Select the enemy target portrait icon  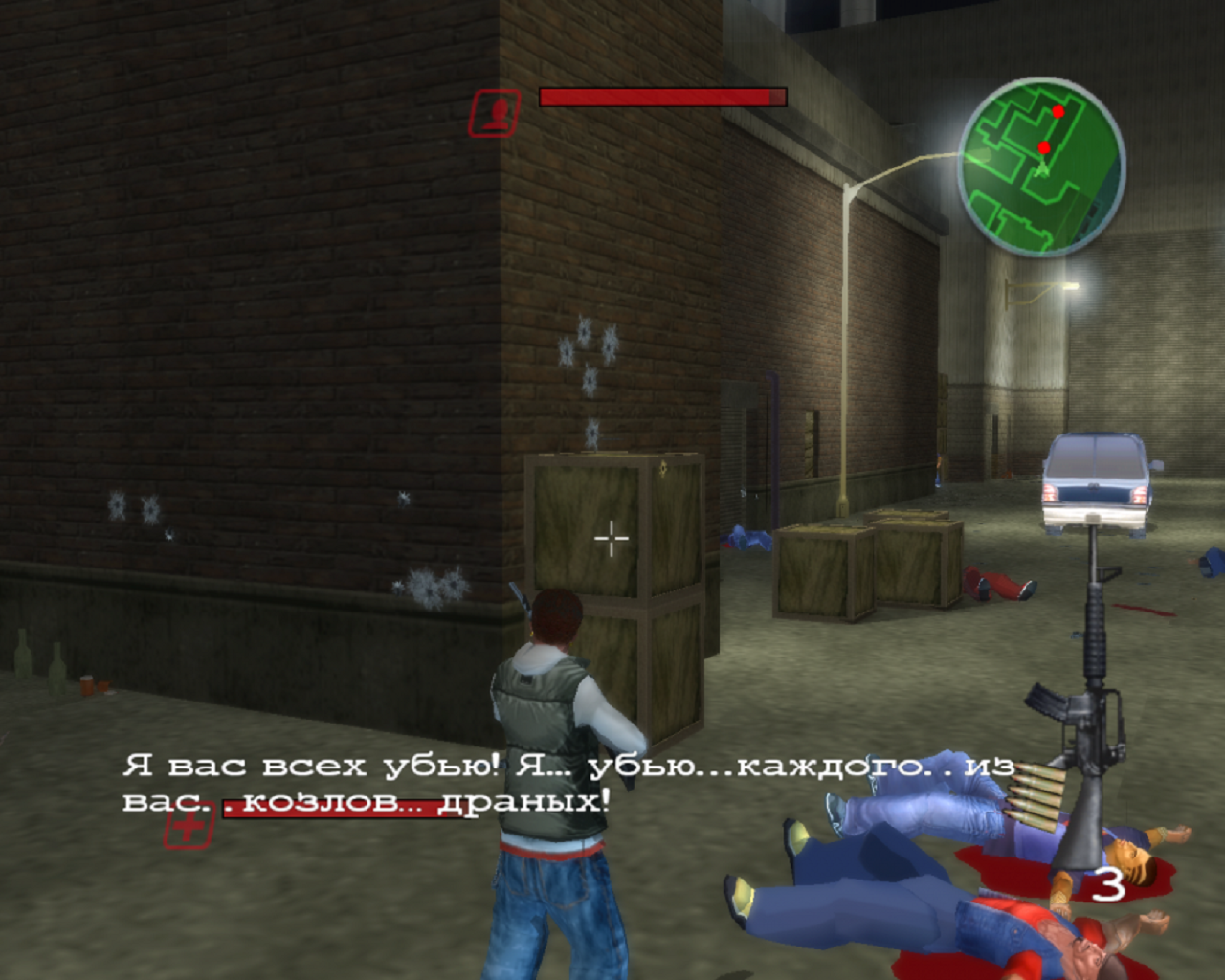click(495, 113)
